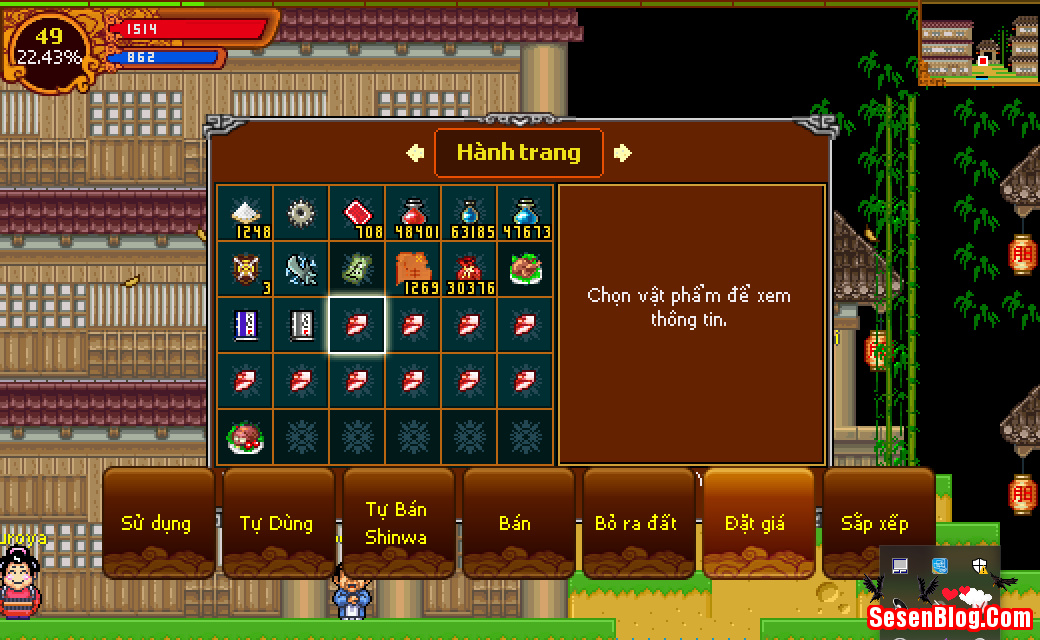1040x640 pixels.
Task: Select the blue book item
Action: click(x=245, y=326)
